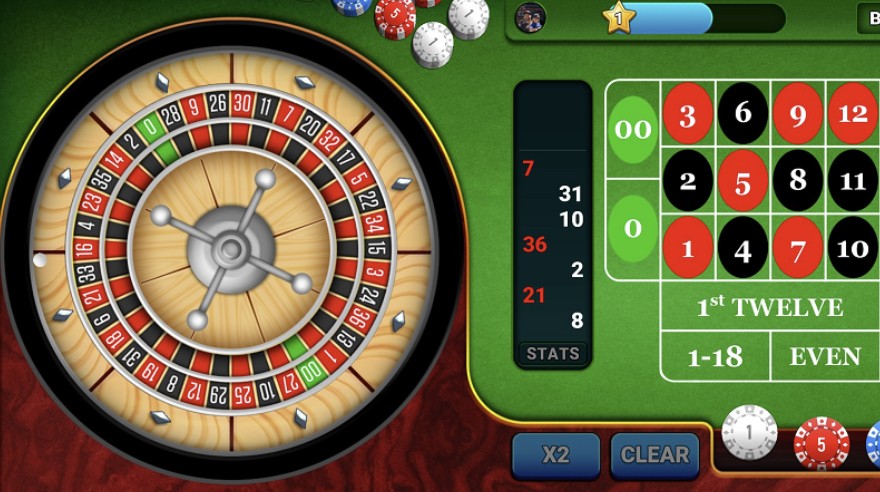Place a bet on red 9

797,113
